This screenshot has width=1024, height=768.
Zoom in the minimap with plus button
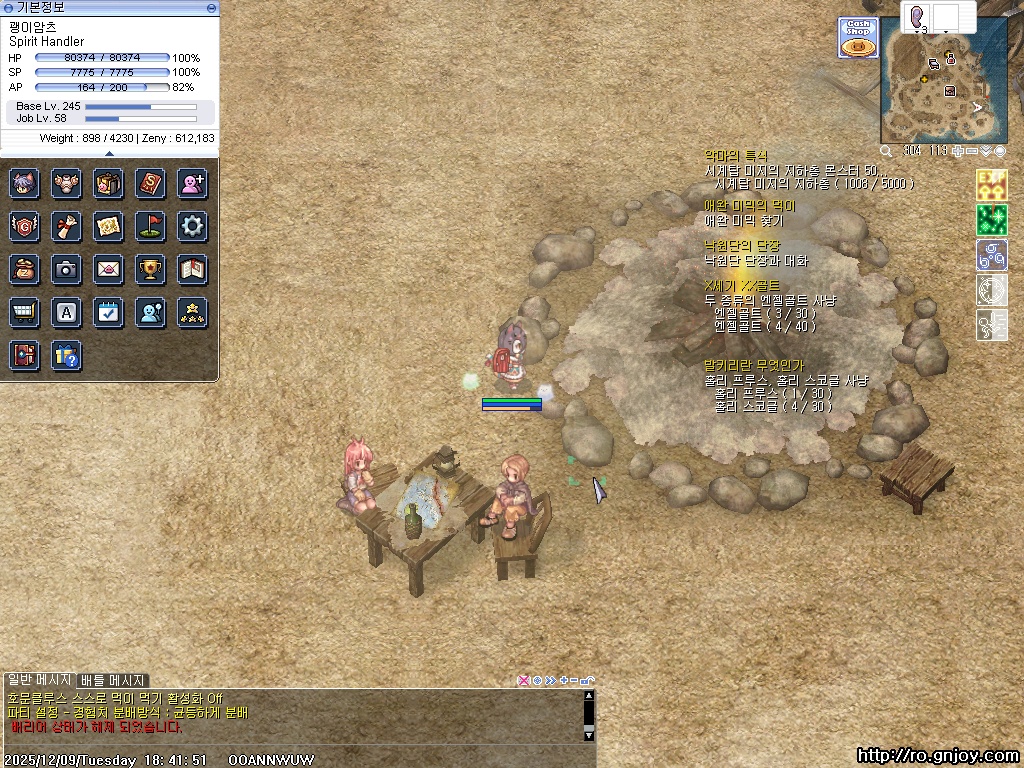coord(960,151)
